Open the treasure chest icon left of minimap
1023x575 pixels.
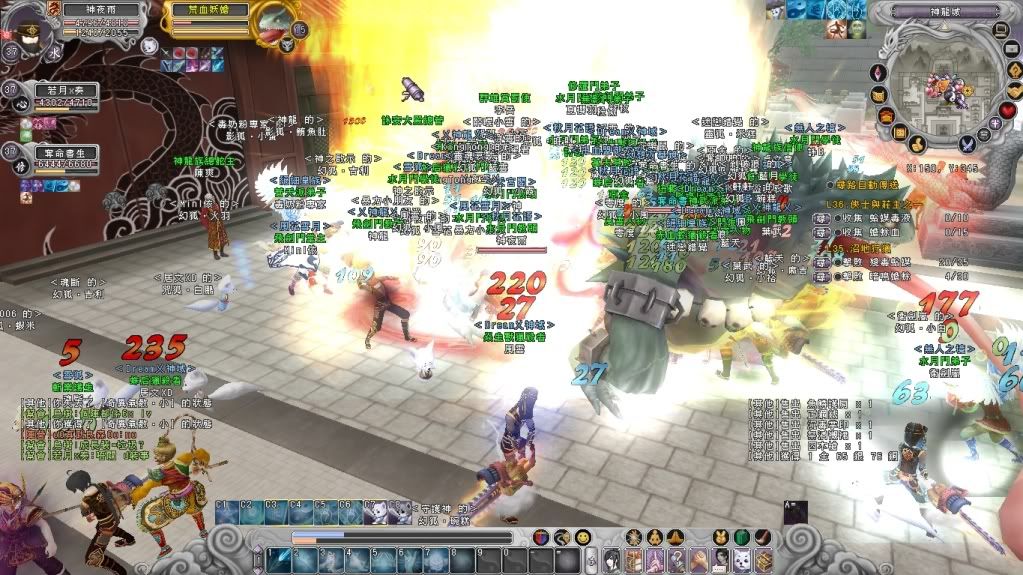[885, 116]
